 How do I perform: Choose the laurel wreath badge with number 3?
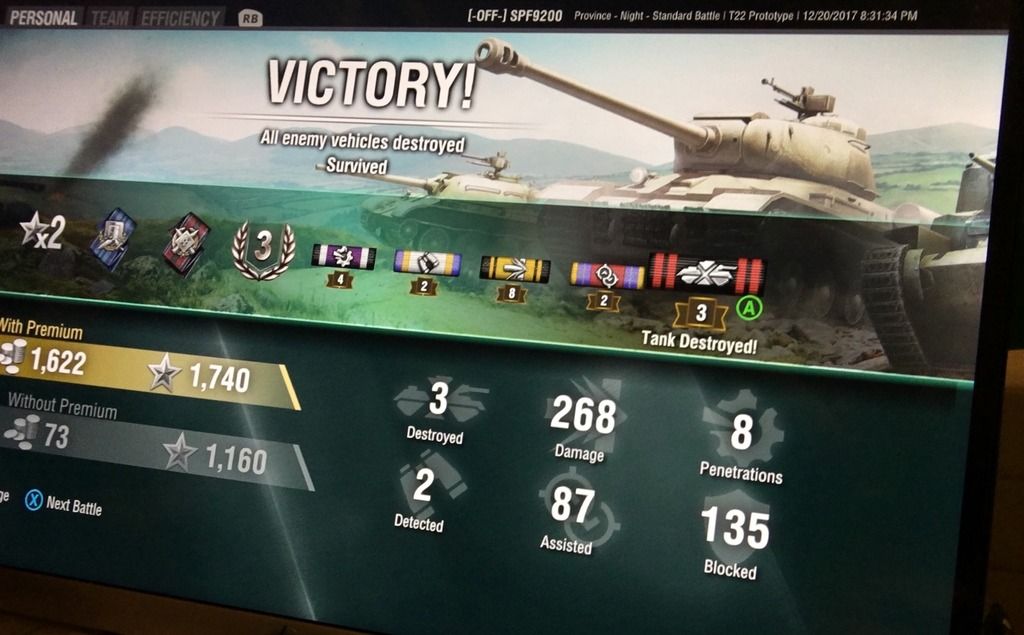[263, 248]
